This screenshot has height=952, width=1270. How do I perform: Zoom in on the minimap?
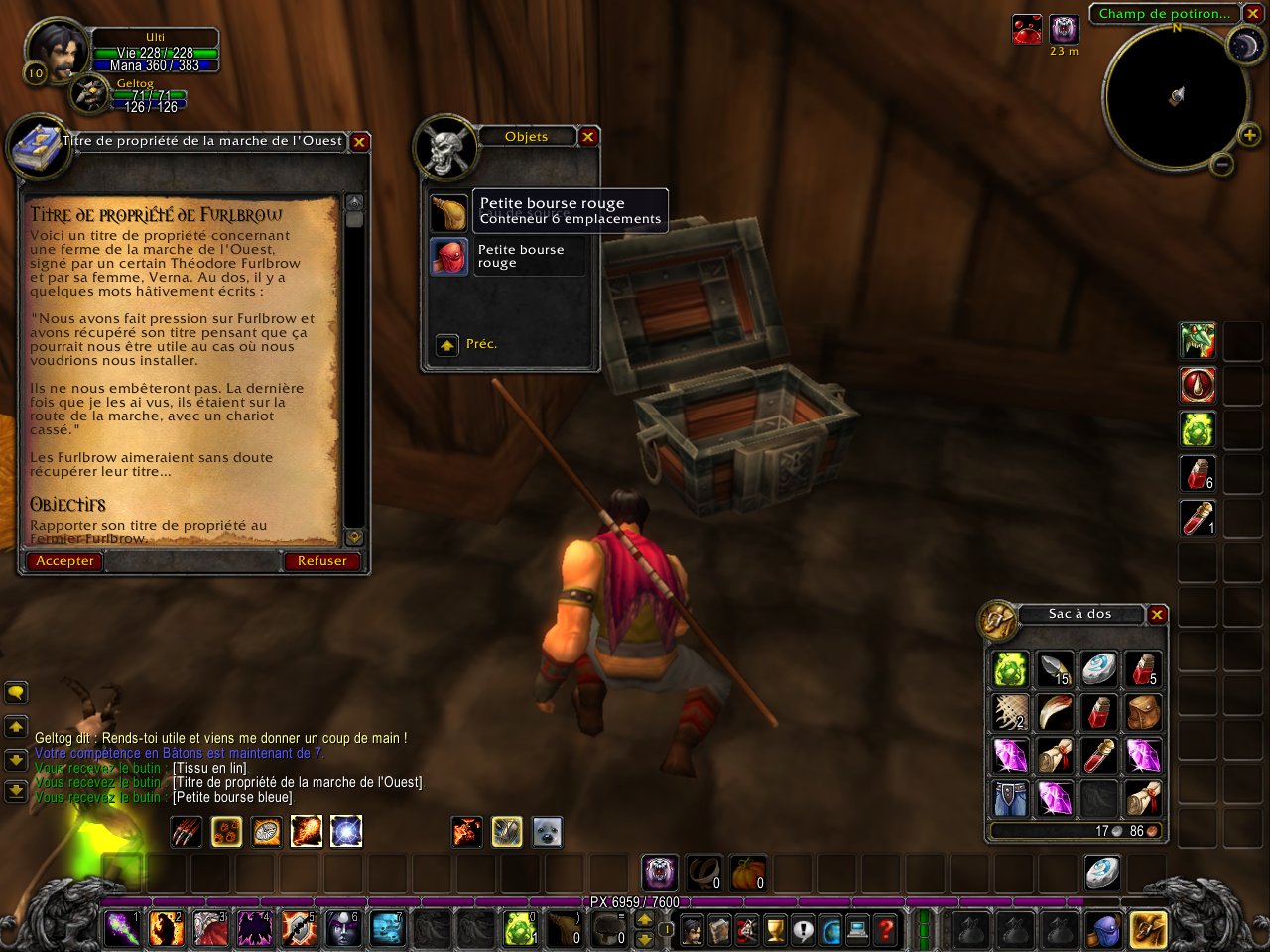[1249, 136]
